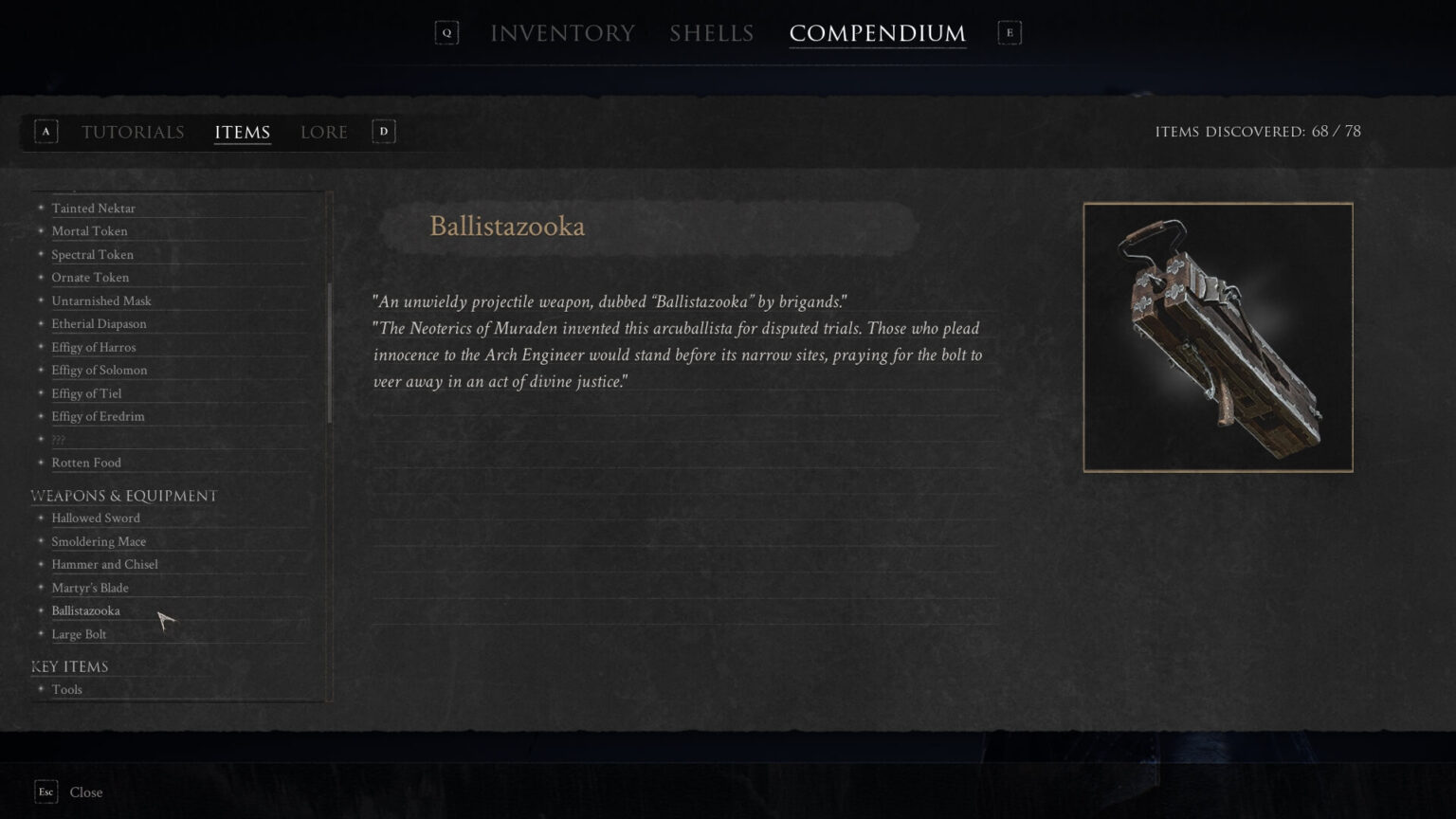Screen dimensions: 1456x819
Task: Show the Tutorials section
Action: point(133,132)
